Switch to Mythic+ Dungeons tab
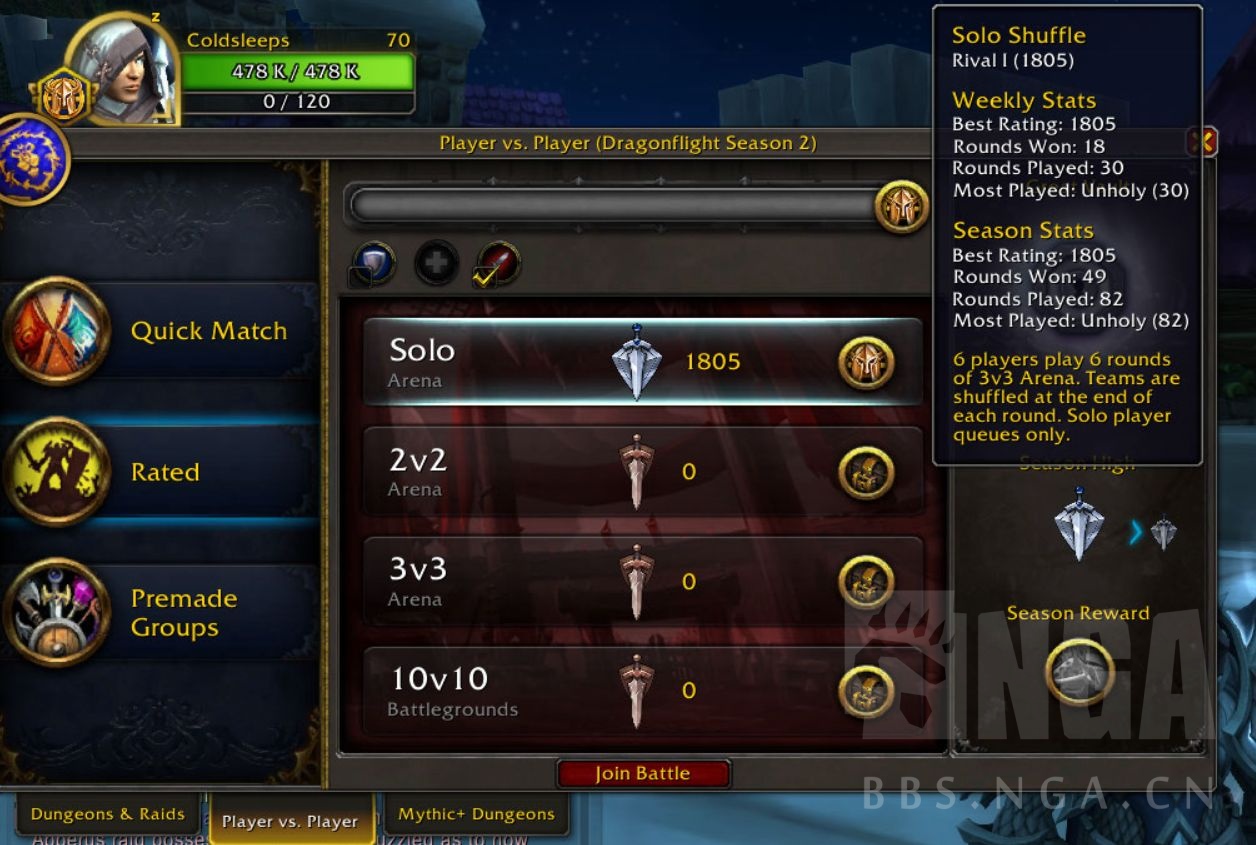The width and height of the screenshot is (1256, 845). [476, 814]
